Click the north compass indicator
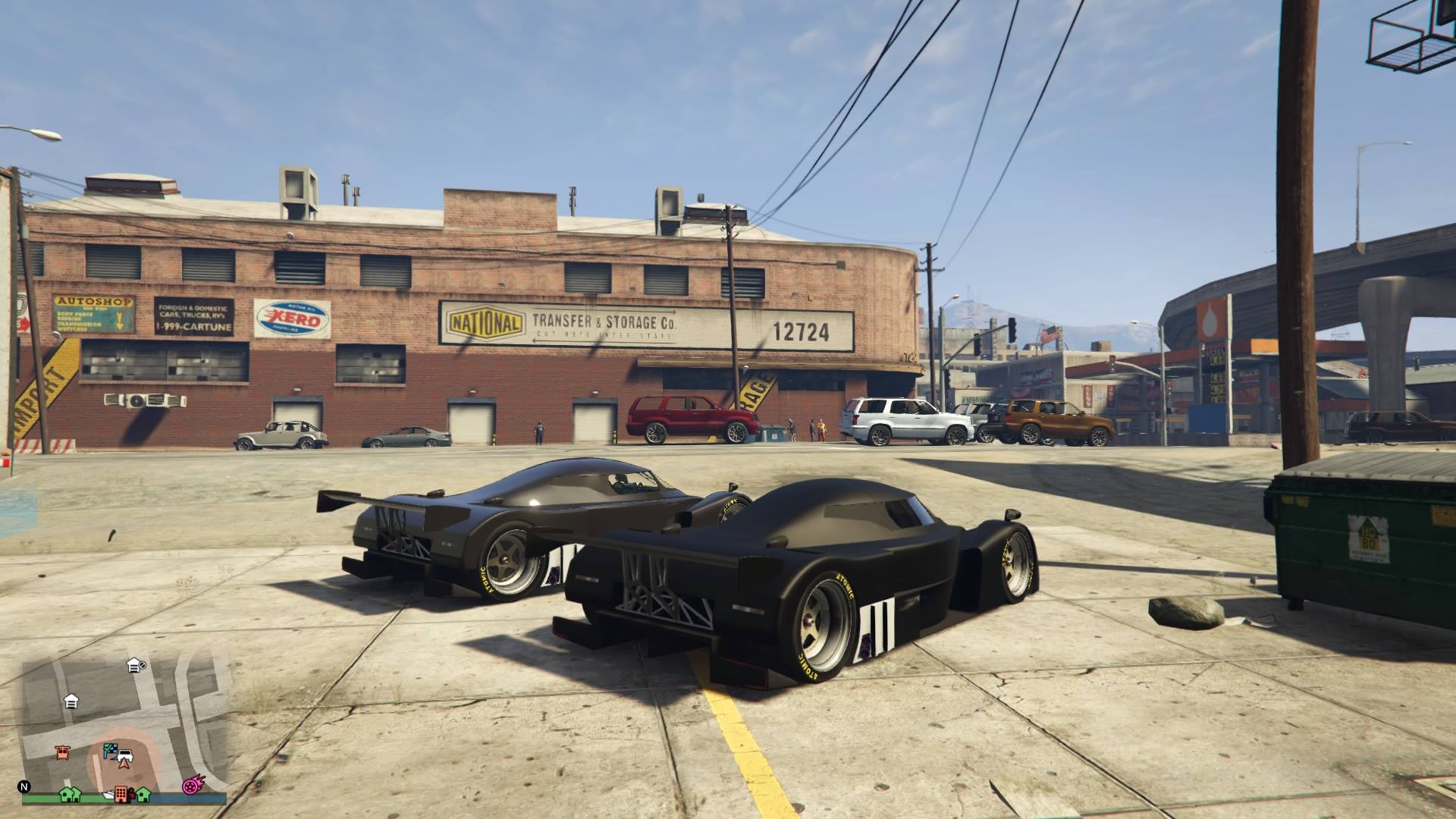This screenshot has width=1456, height=819. [25, 786]
